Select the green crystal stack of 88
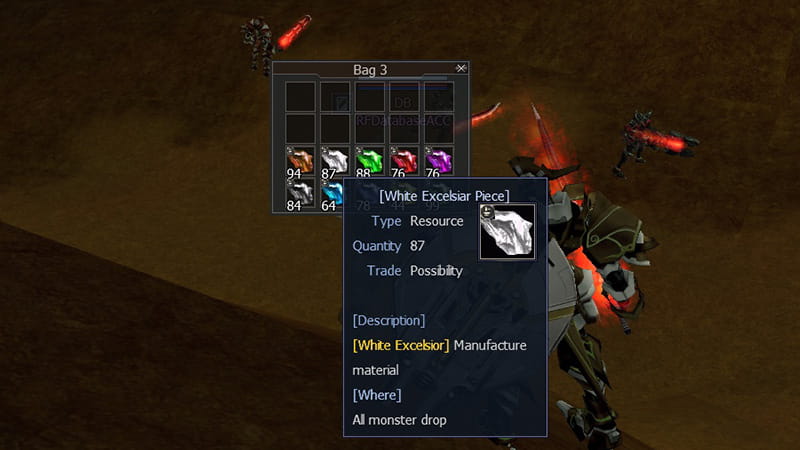800x450 pixels. click(369, 161)
